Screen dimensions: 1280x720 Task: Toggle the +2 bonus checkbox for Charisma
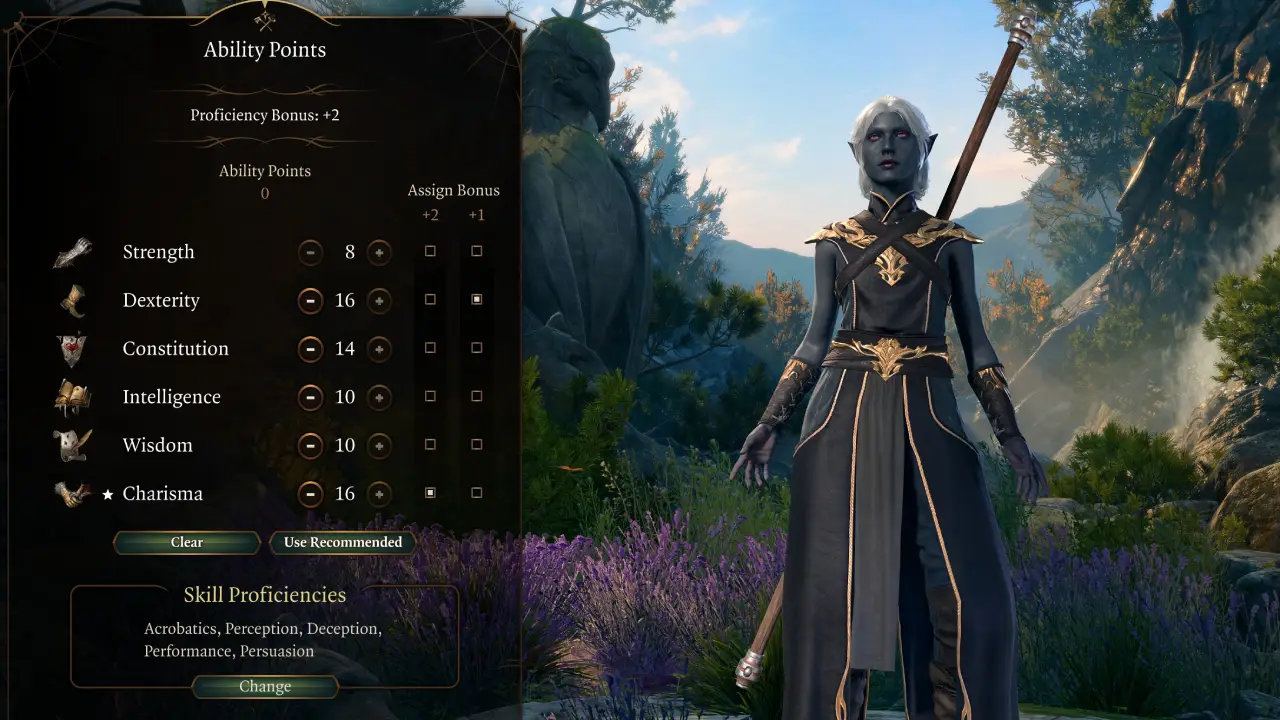[430, 492]
